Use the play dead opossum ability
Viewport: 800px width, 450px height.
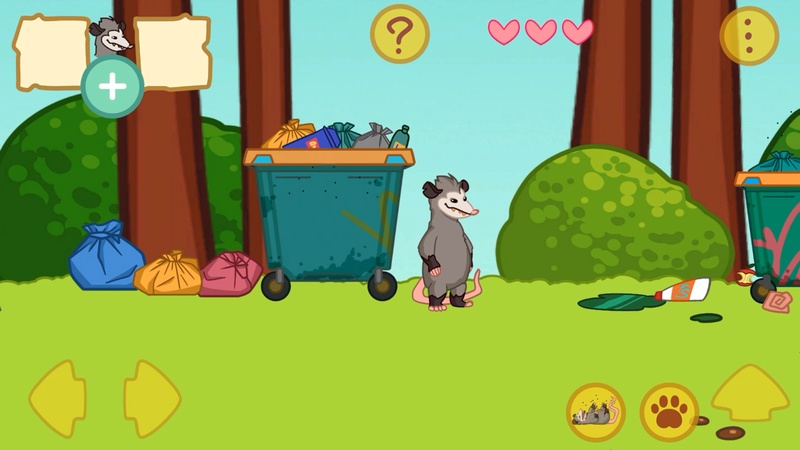(595, 412)
